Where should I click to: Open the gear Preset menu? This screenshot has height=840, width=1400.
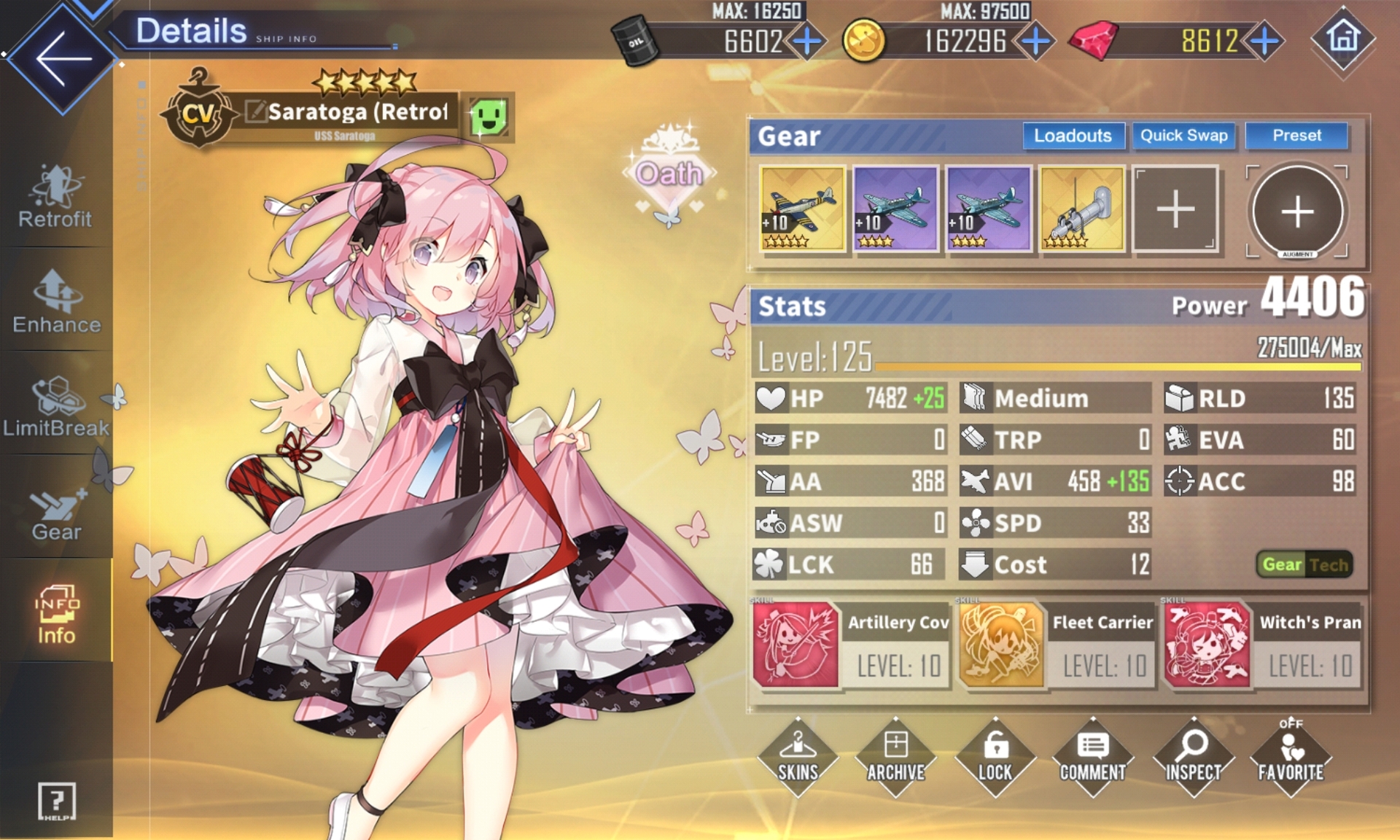point(1296,136)
